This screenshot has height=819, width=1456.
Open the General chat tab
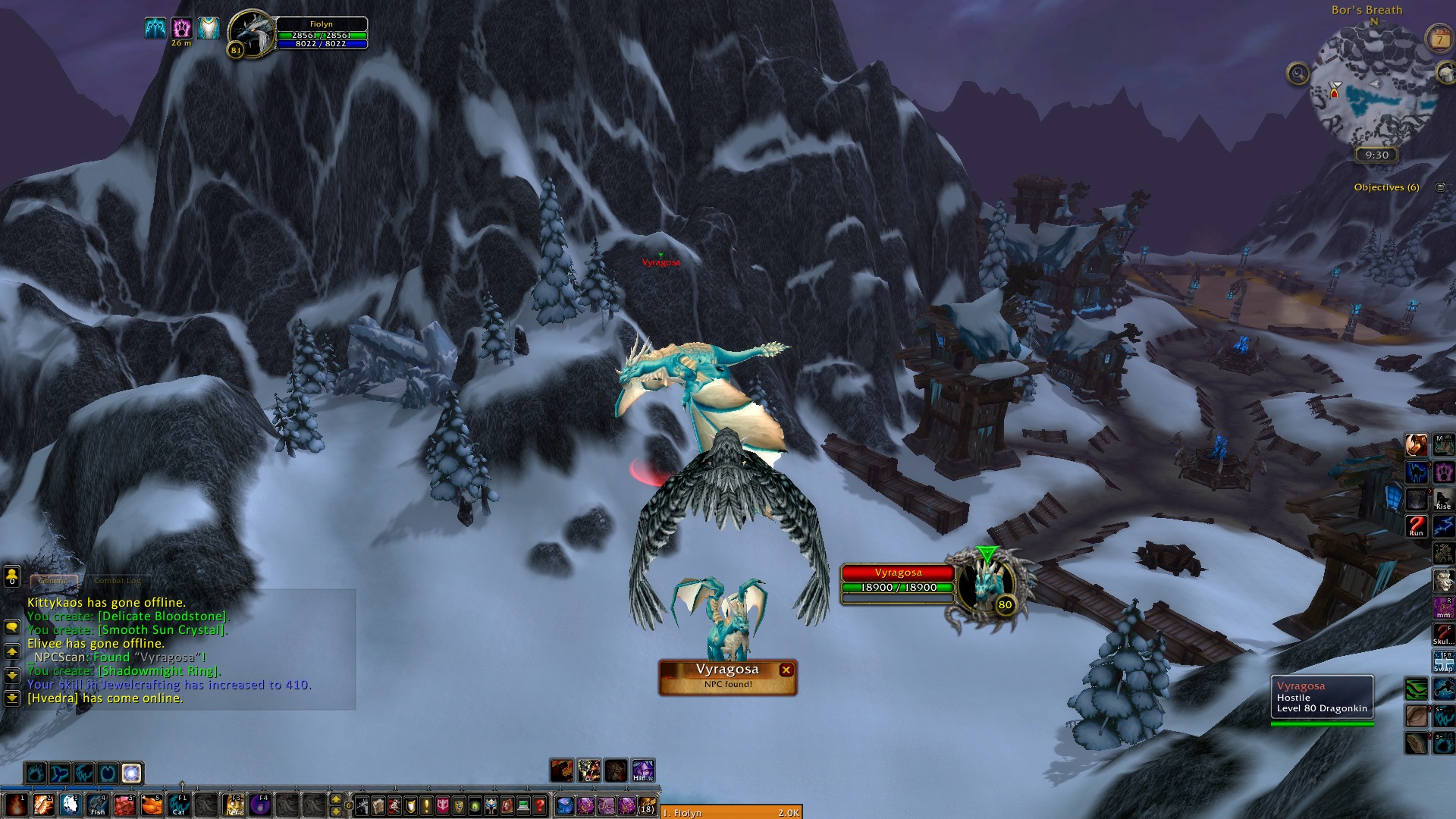coord(54,581)
